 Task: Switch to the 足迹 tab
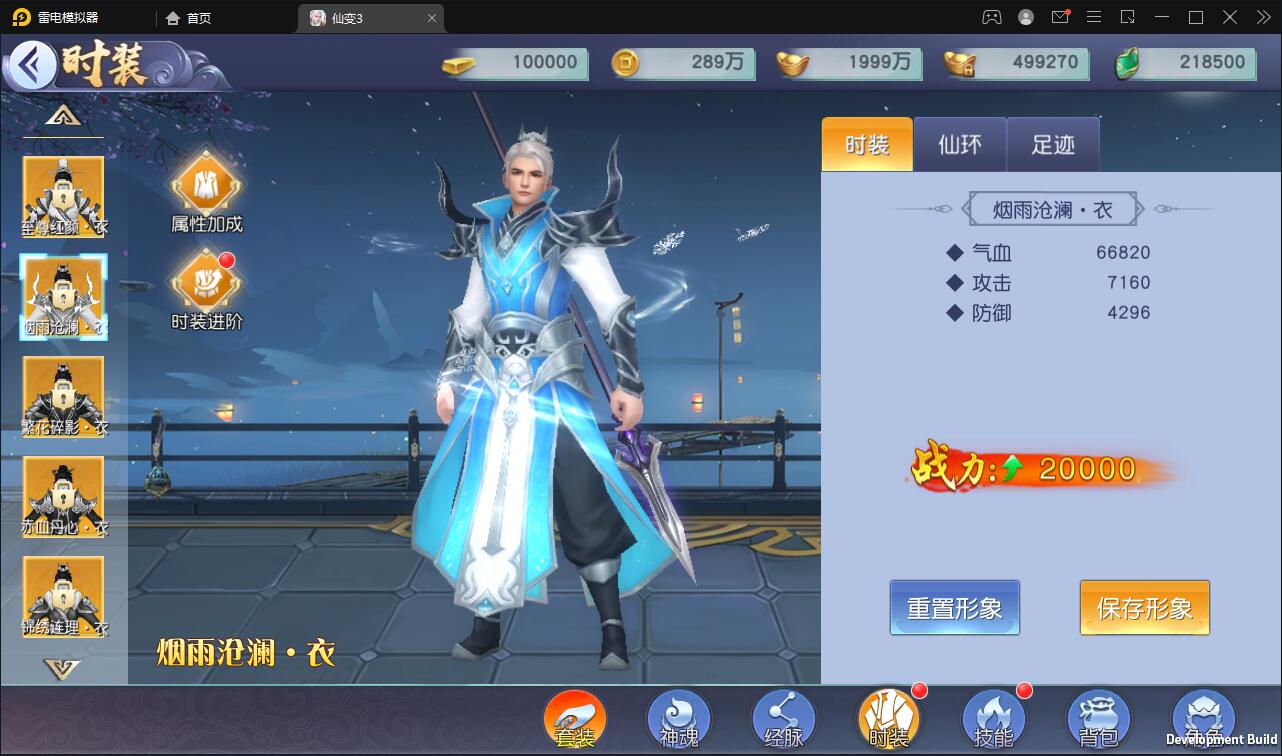click(x=1052, y=144)
